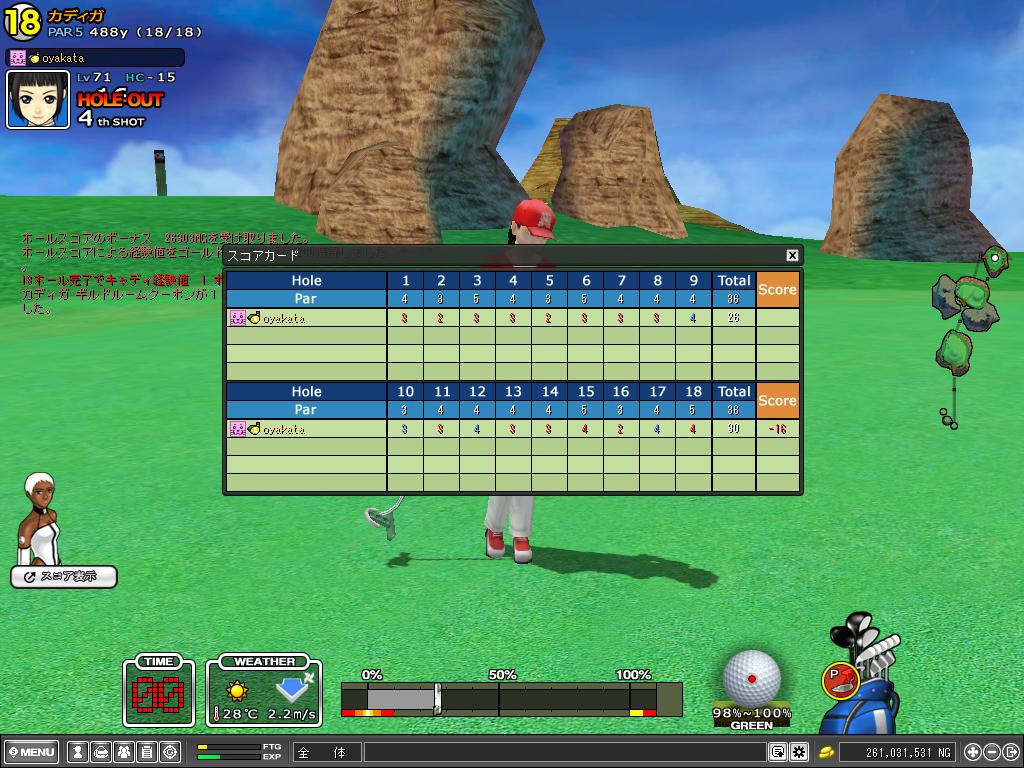Select the red cap power shot icon
1024x768 pixels.
pos(838,680)
